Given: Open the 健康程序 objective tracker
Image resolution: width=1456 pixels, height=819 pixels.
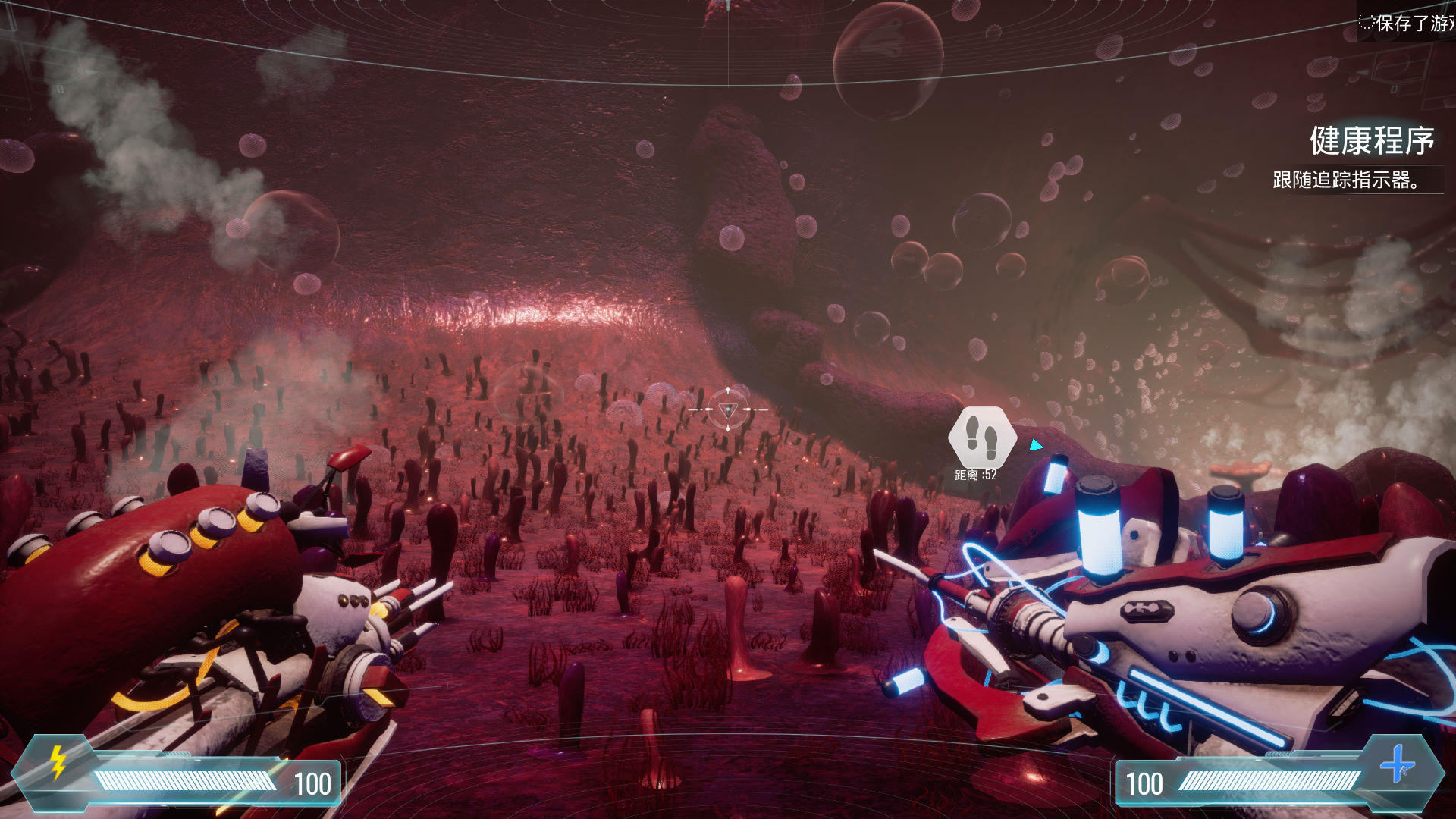Looking at the screenshot, I should (x=1371, y=142).
